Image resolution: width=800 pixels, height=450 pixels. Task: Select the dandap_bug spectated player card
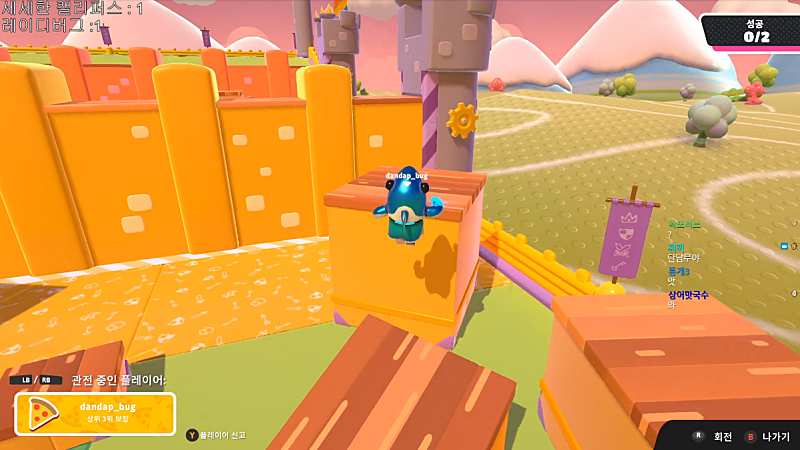click(x=95, y=413)
